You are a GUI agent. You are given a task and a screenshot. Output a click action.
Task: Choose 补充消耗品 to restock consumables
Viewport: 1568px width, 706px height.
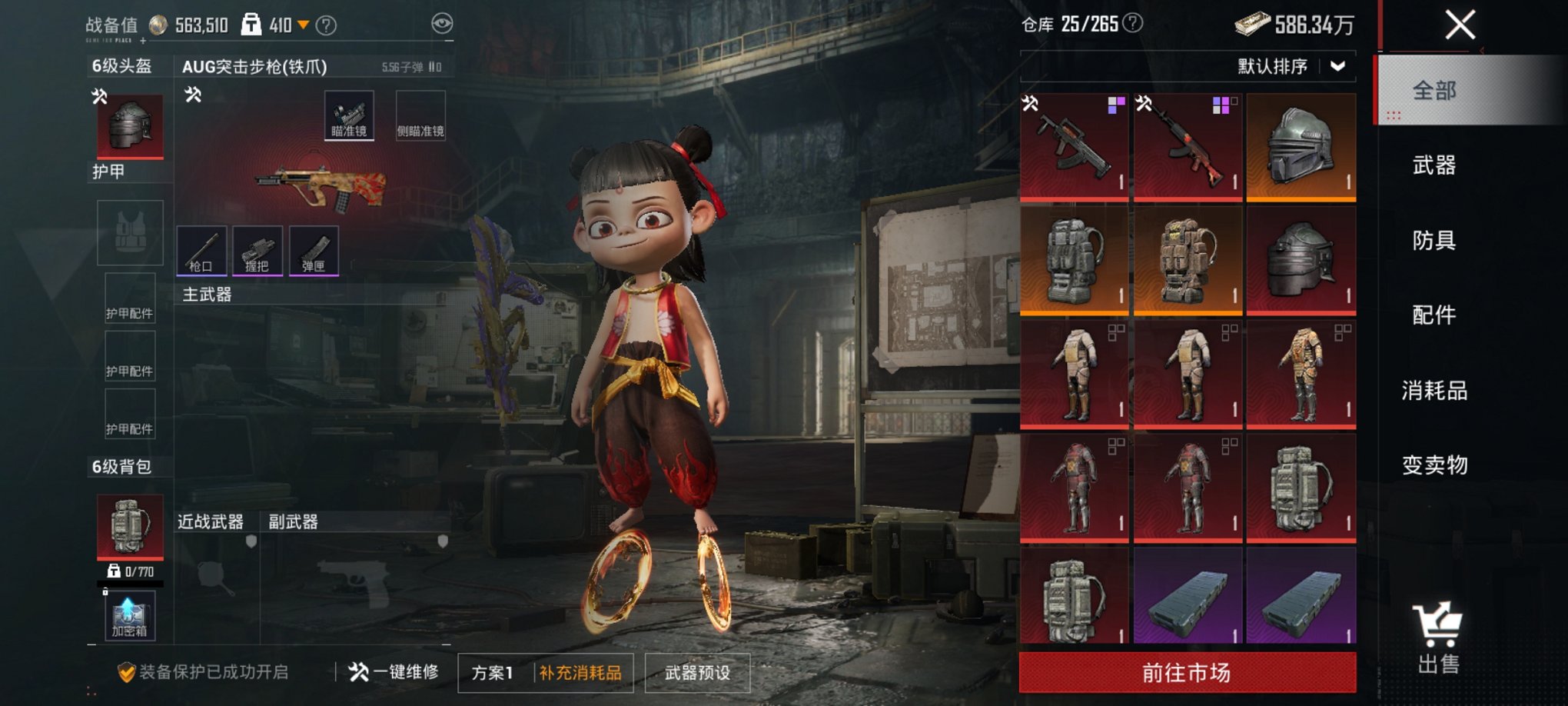(x=580, y=673)
